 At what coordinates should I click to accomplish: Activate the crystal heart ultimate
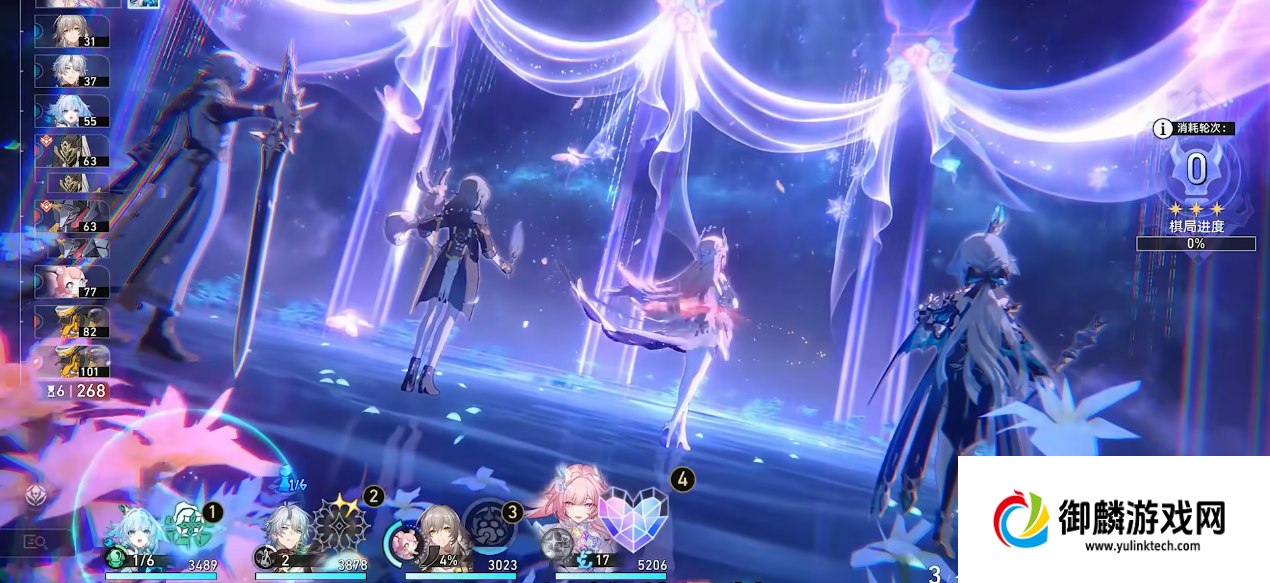coord(632,507)
